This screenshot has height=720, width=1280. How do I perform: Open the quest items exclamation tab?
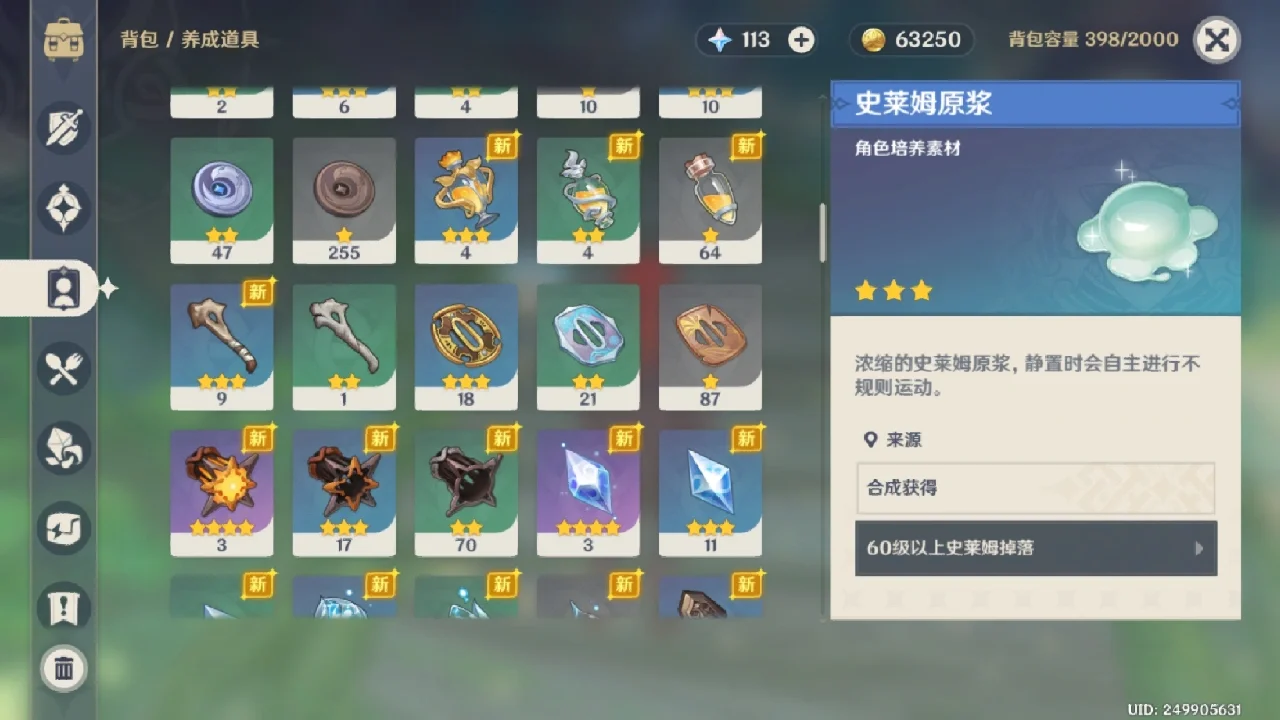coord(64,607)
